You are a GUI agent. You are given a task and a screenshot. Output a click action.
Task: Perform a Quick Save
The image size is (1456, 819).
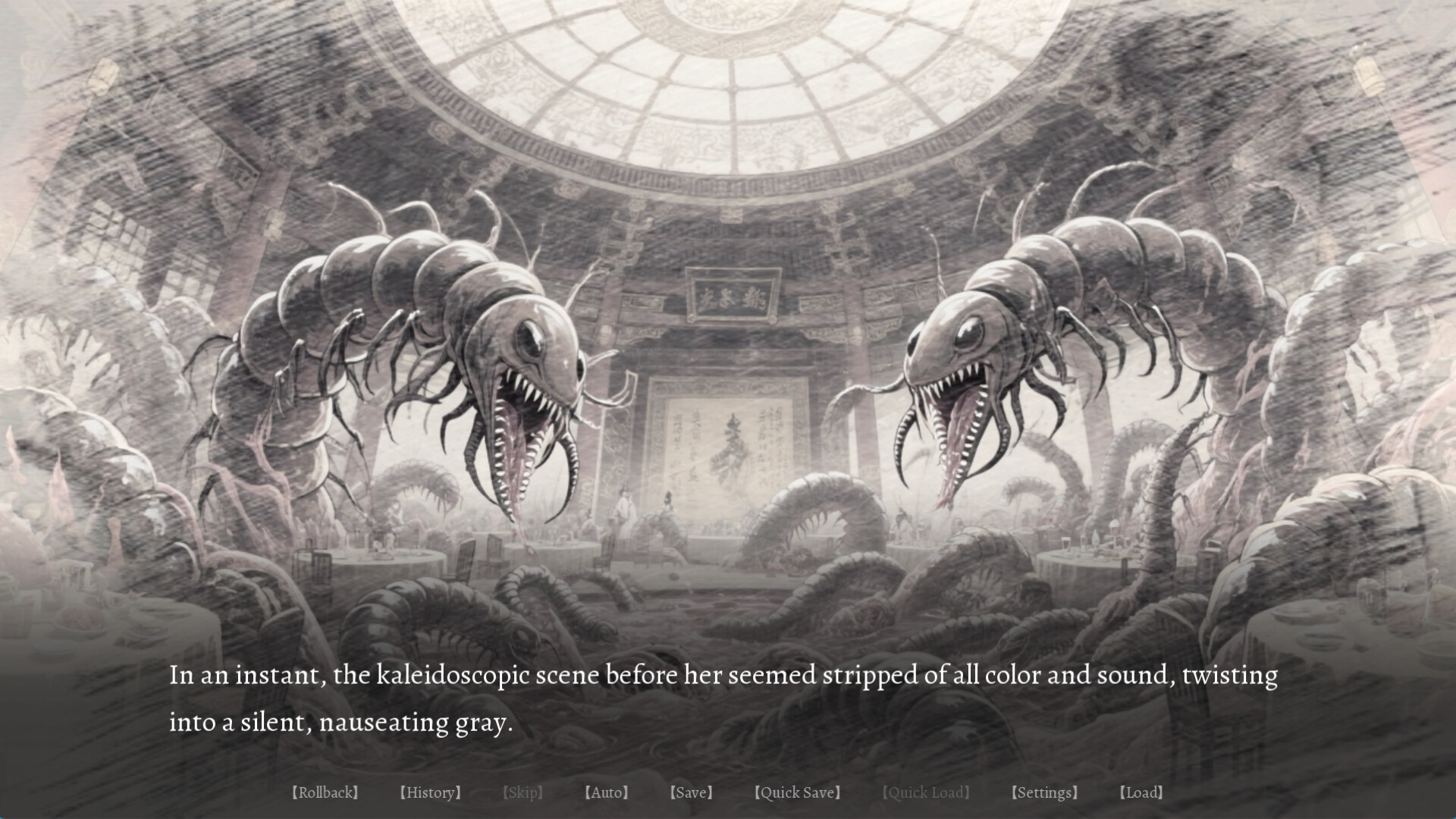point(799,792)
